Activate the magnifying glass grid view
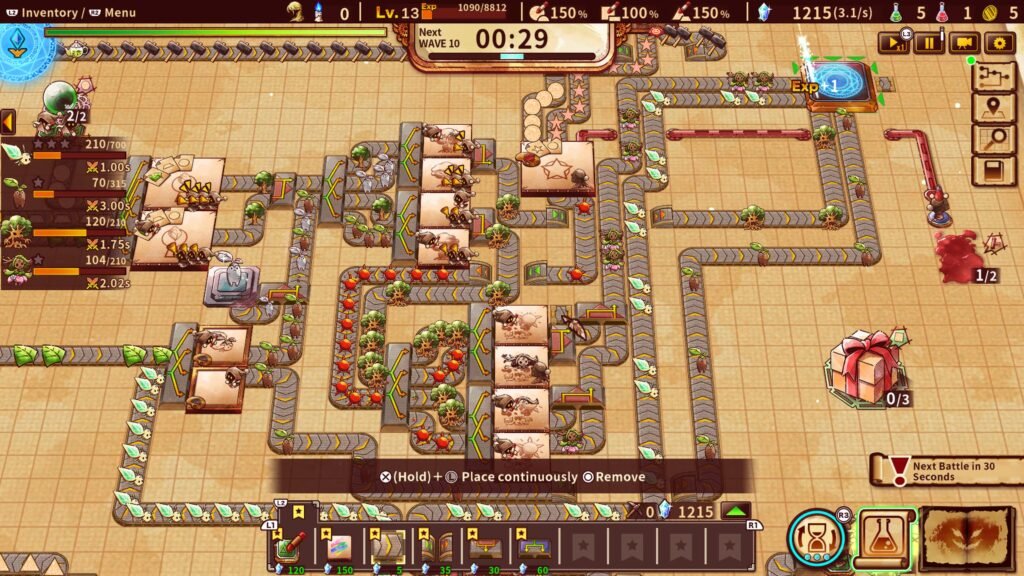The image size is (1024, 576). tap(994, 140)
